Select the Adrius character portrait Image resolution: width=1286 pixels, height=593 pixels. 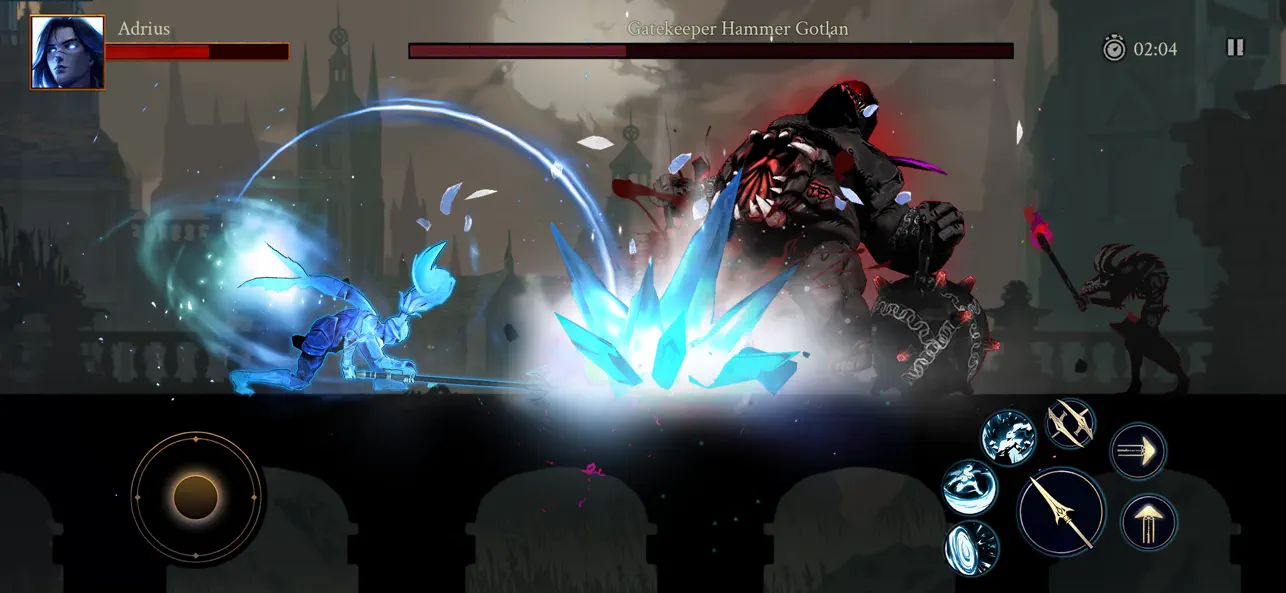point(67,52)
